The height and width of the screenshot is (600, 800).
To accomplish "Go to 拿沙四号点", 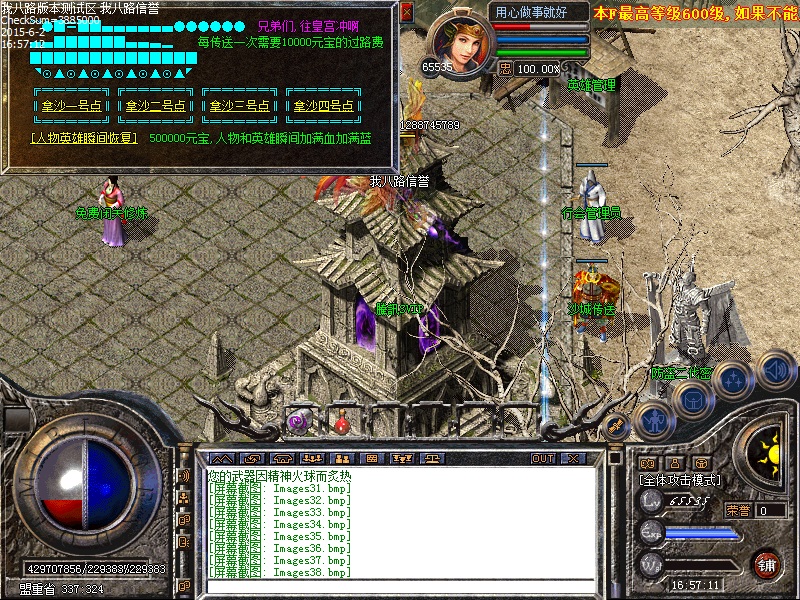I will coord(324,106).
